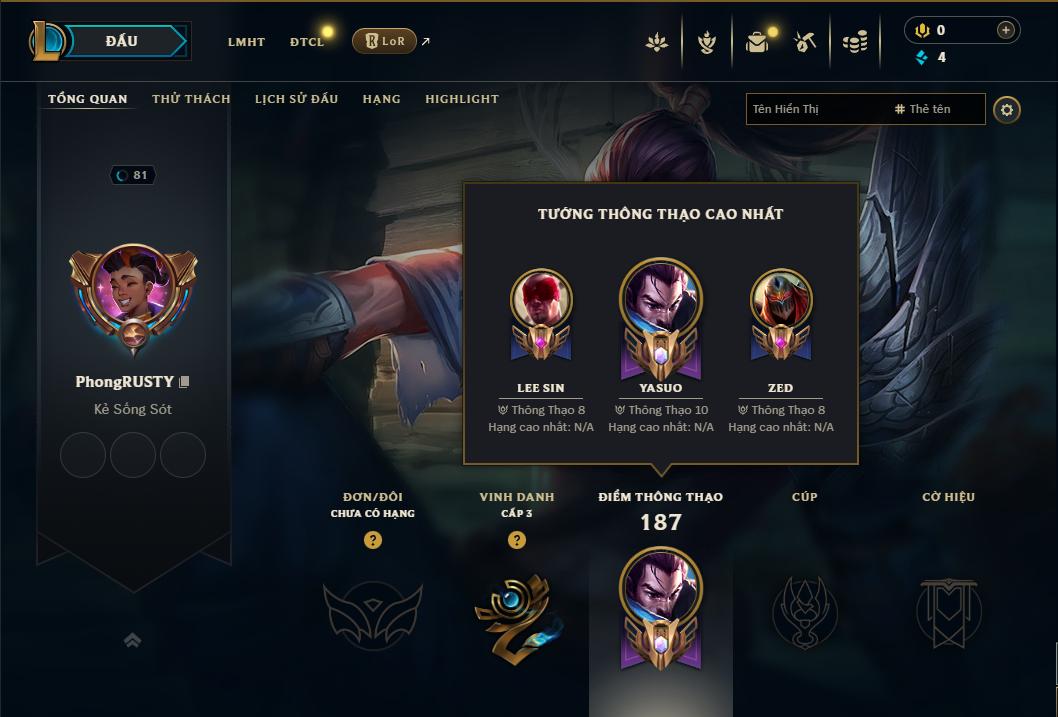Switch to the Thử Thách tab

[x=191, y=99]
